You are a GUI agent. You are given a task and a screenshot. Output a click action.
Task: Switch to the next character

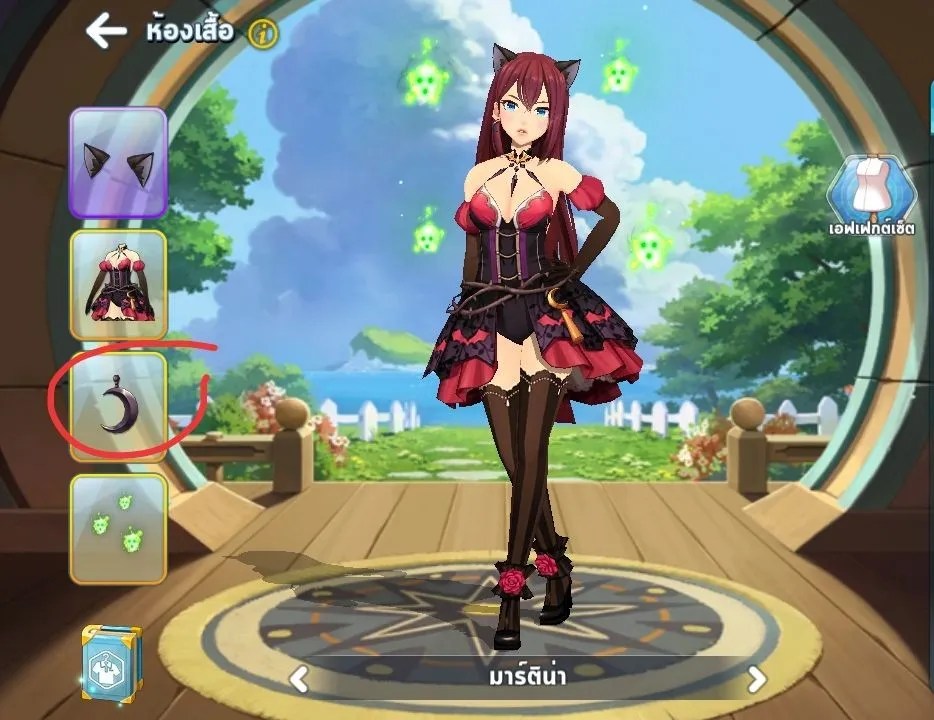pos(757,680)
